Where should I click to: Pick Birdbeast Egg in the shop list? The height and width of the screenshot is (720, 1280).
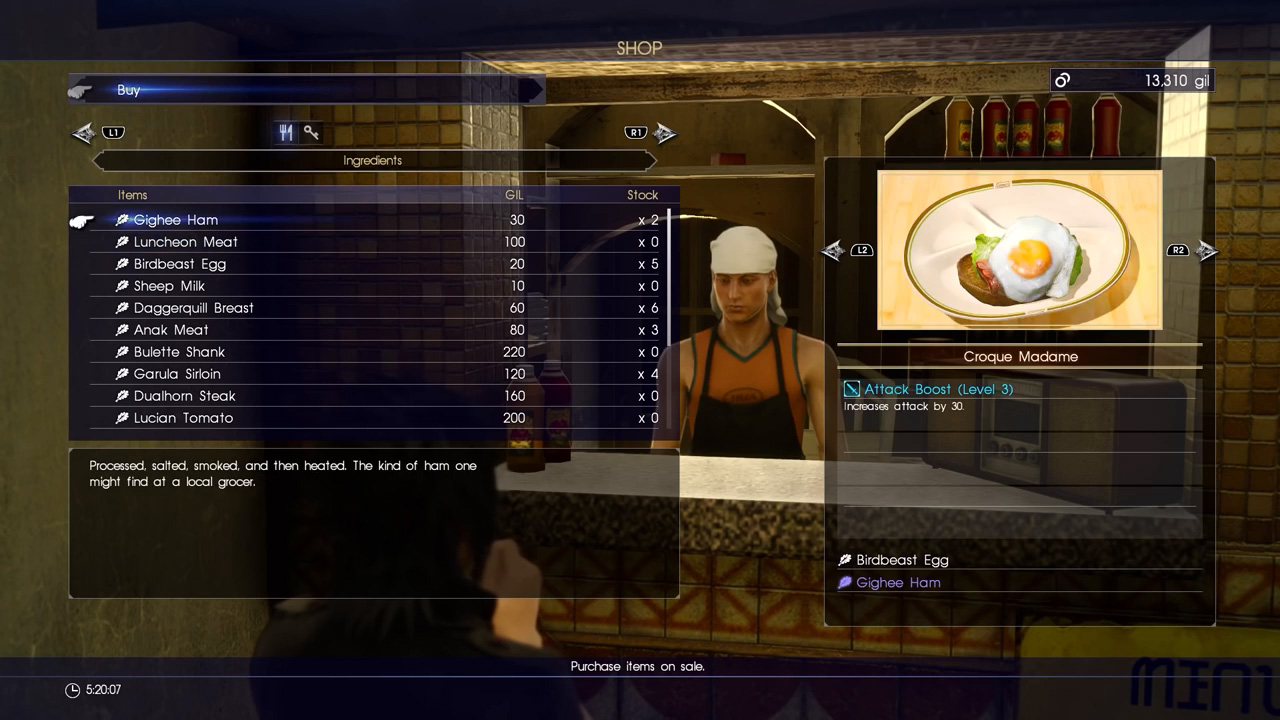point(180,264)
